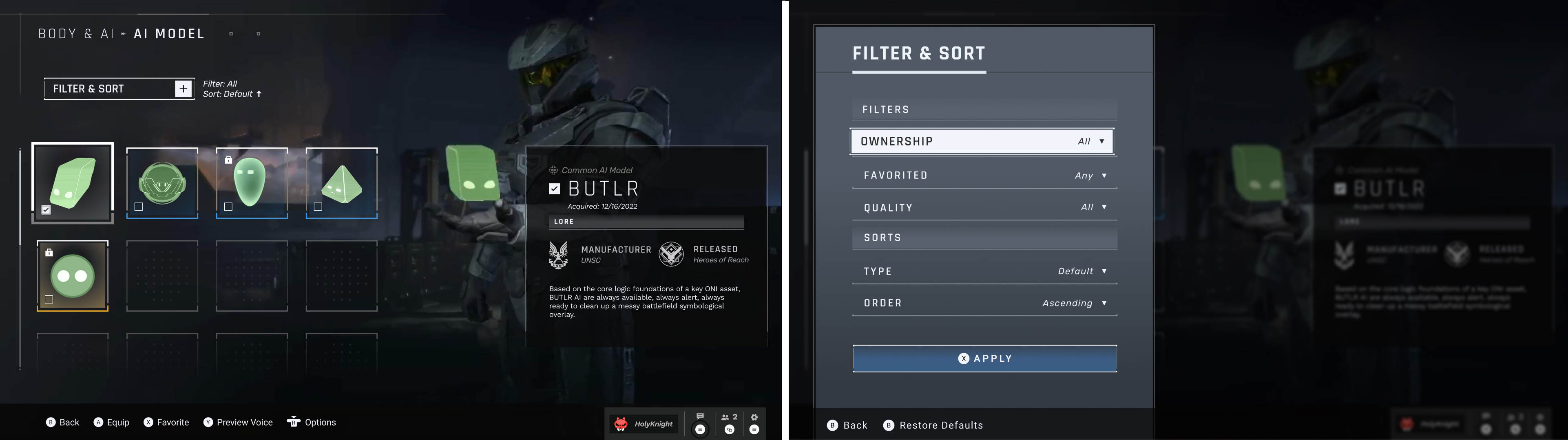Go back to Body & AI breadcrumb

click(76, 34)
